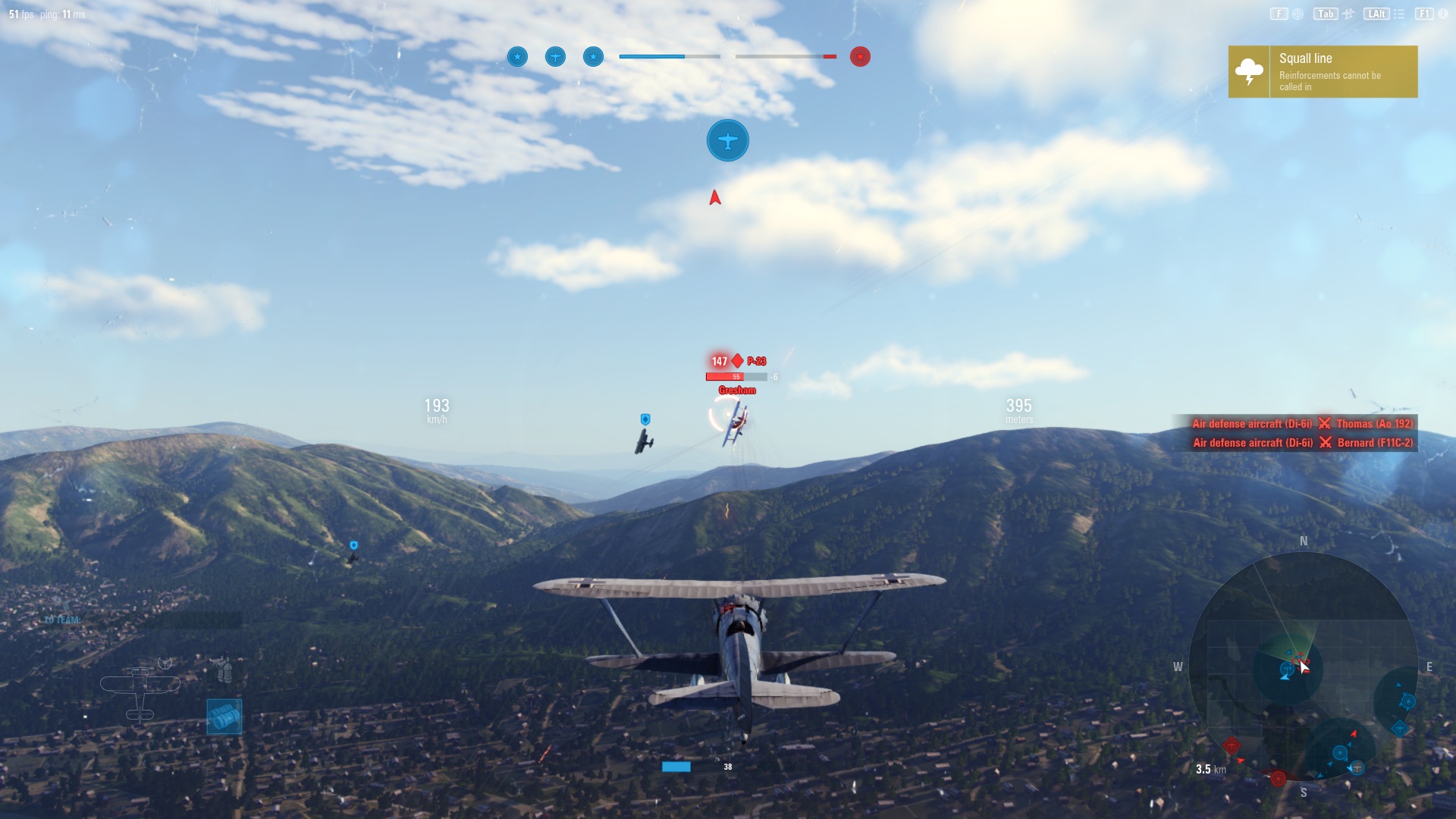
Task: Click the circled blue plane target marker in the sky
Action: [727, 140]
